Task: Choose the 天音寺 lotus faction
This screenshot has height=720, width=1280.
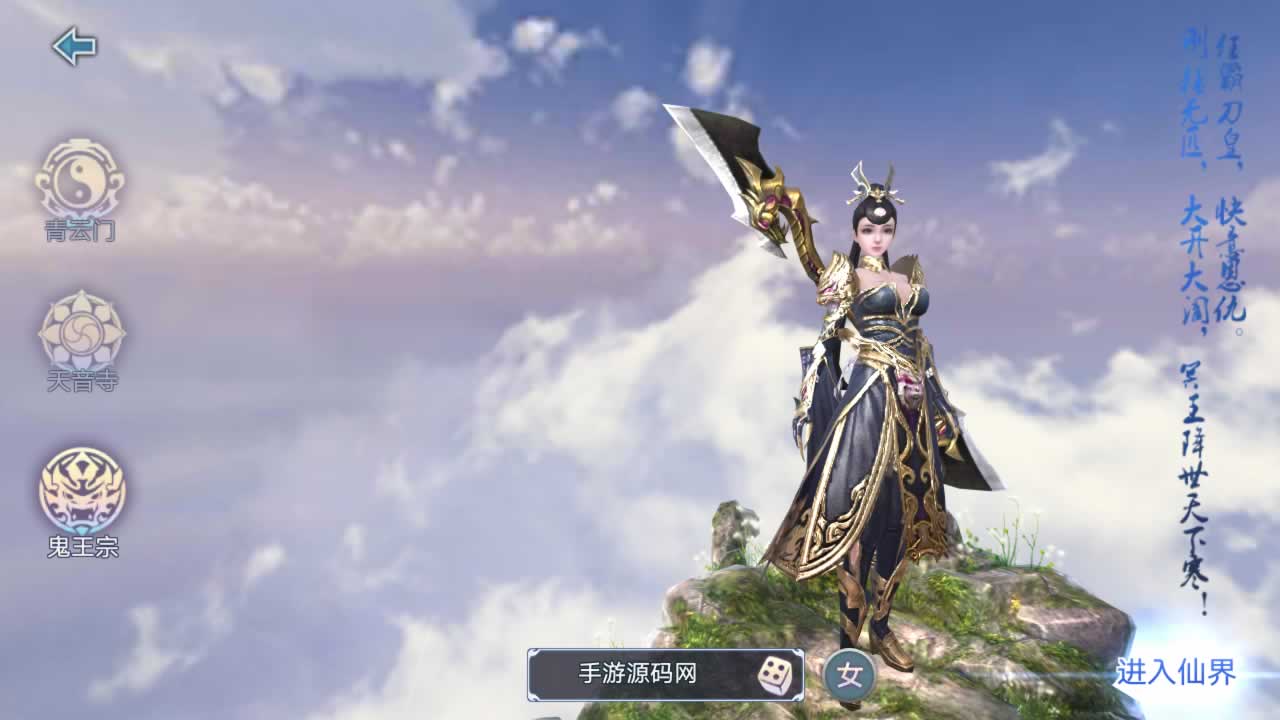Action: (x=82, y=332)
